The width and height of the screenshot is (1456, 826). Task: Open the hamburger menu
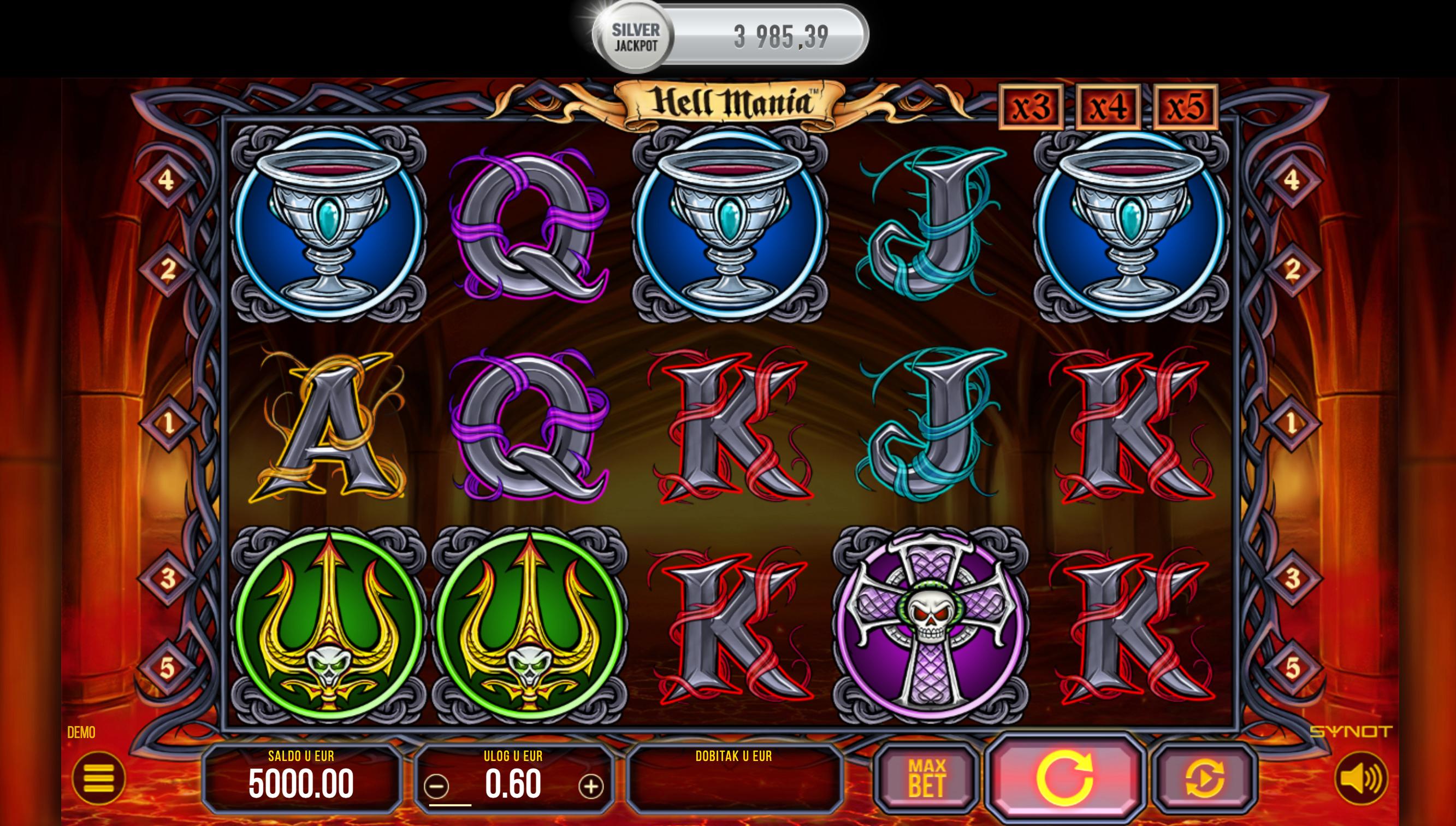pos(98,778)
